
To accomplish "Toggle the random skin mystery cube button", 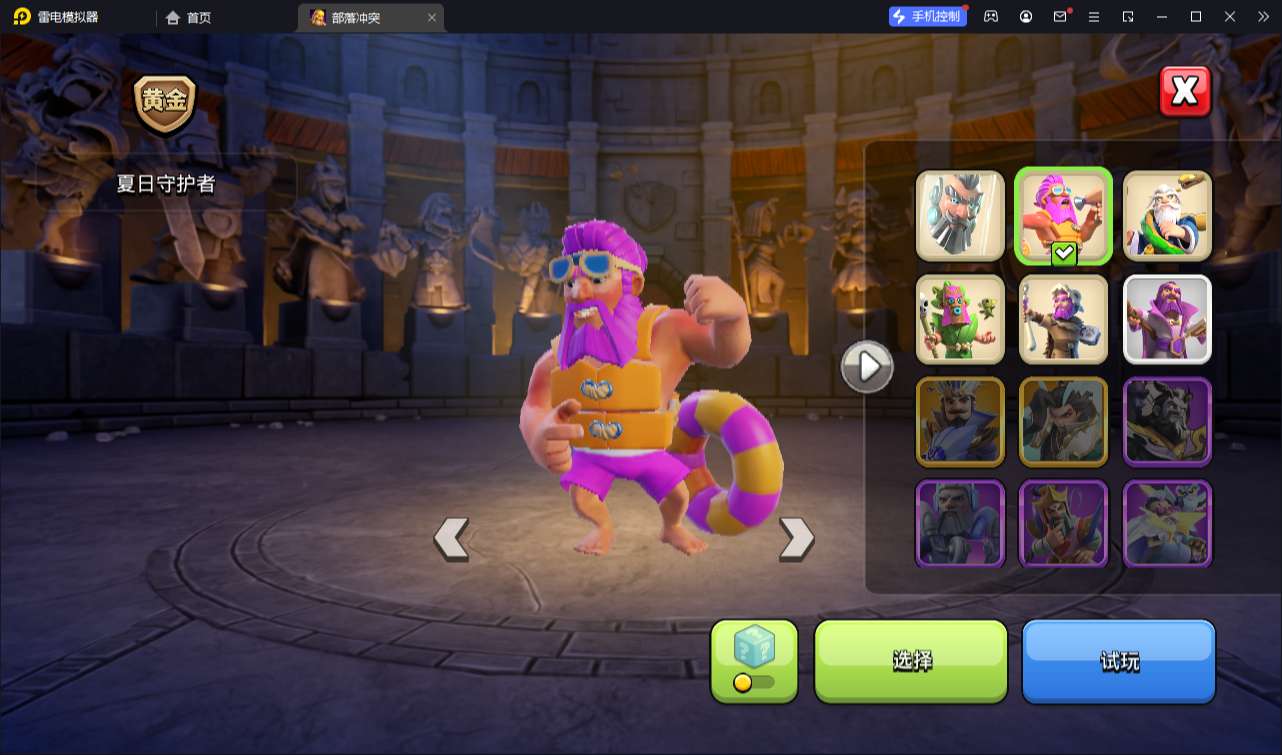I will (754, 660).
